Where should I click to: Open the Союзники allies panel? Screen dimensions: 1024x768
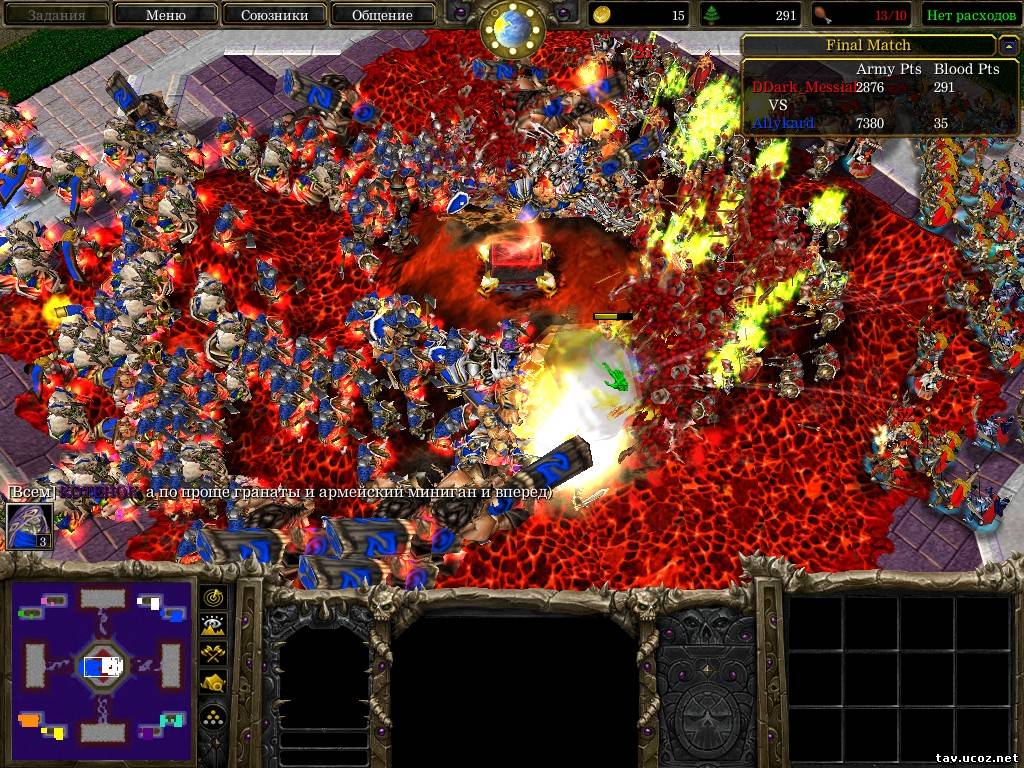[274, 15]
